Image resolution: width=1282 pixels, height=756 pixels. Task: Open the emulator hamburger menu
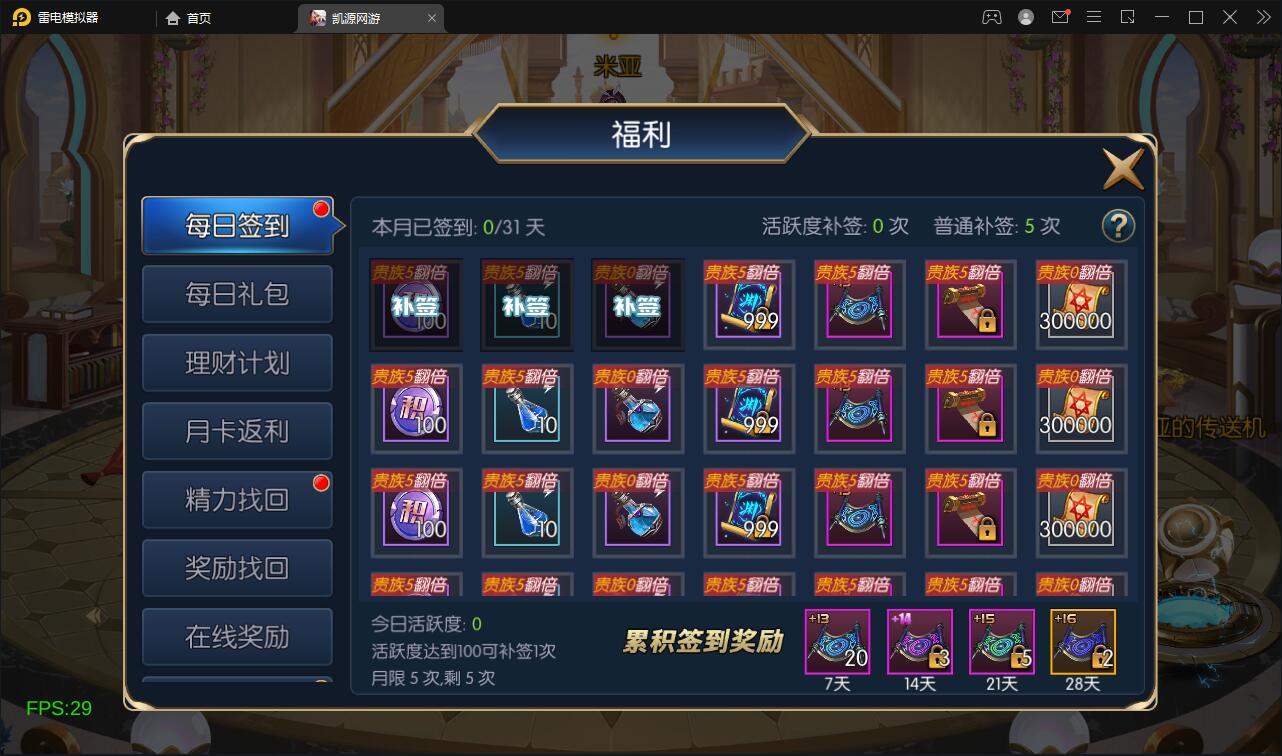point(1094,17)
